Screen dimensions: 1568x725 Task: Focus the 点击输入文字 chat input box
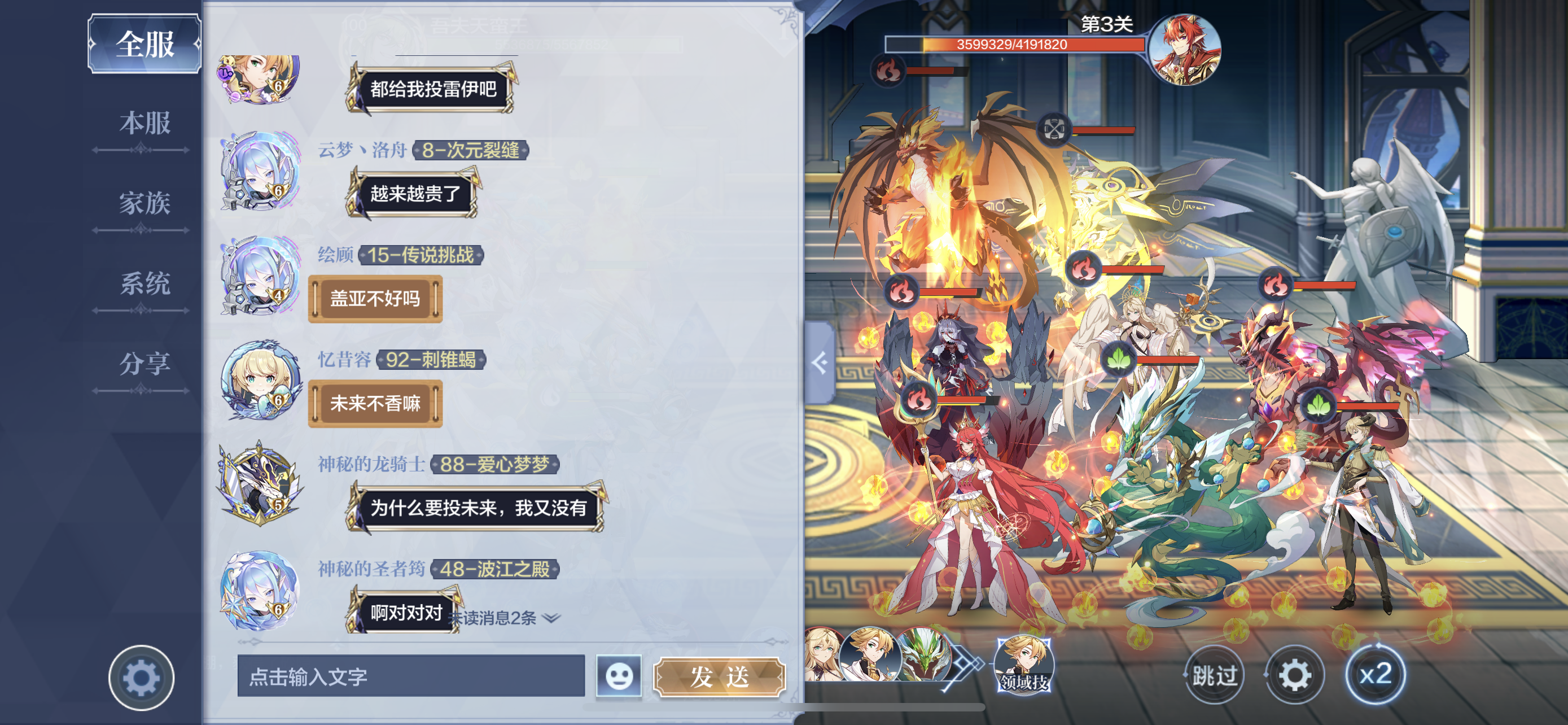coord(411,676)
